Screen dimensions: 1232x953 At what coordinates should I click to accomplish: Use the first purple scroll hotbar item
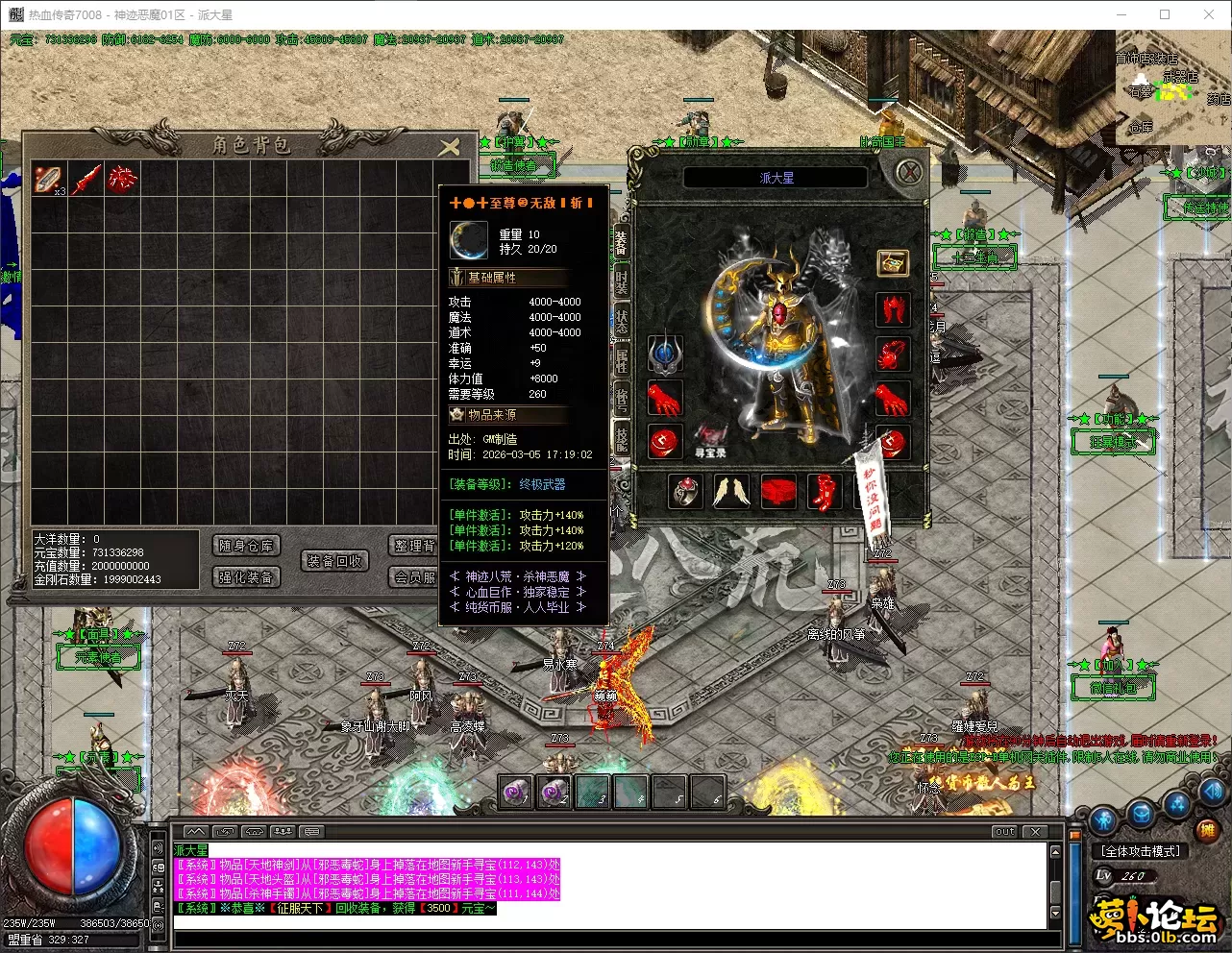pyautogui.click(x=517, y=793)
